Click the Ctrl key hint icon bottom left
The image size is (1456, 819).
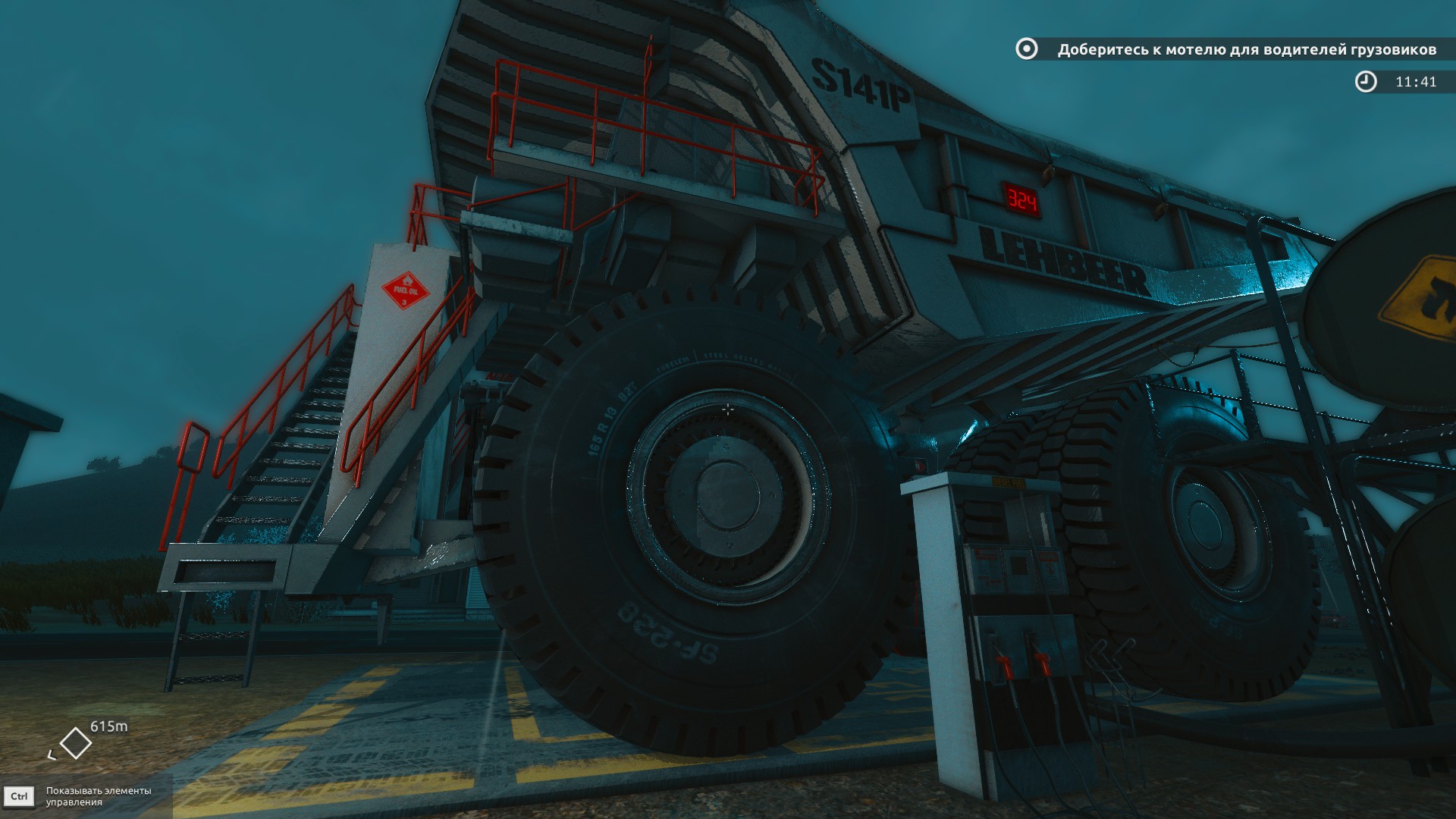point(20,795)
